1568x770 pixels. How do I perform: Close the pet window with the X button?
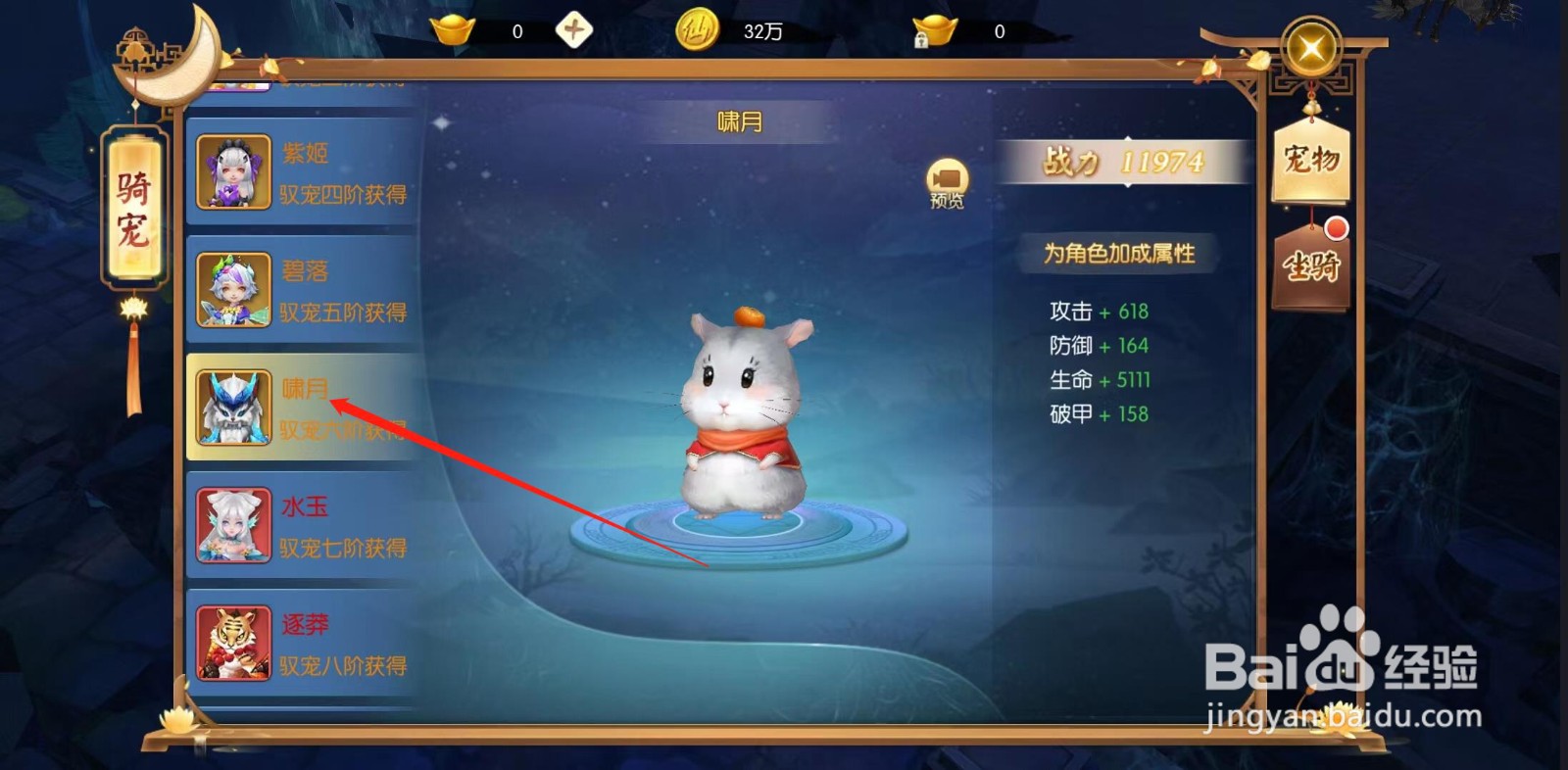(1310, 47)
